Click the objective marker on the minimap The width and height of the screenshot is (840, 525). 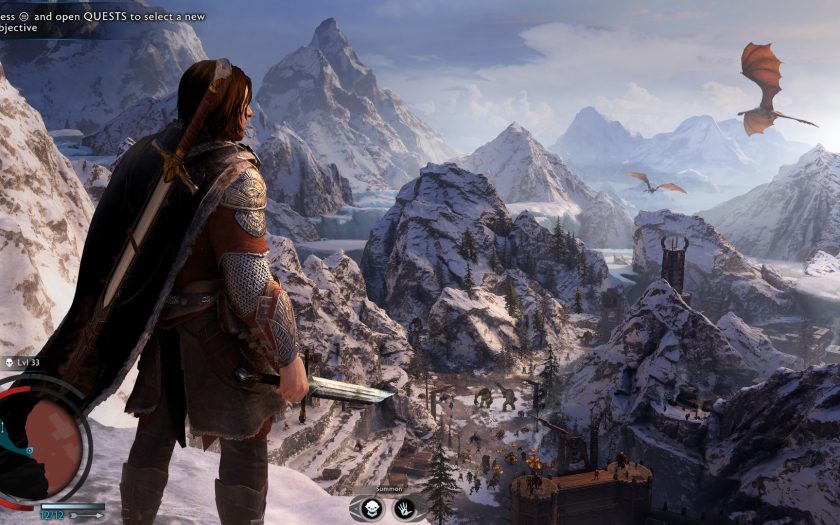(x=30, y=451)
